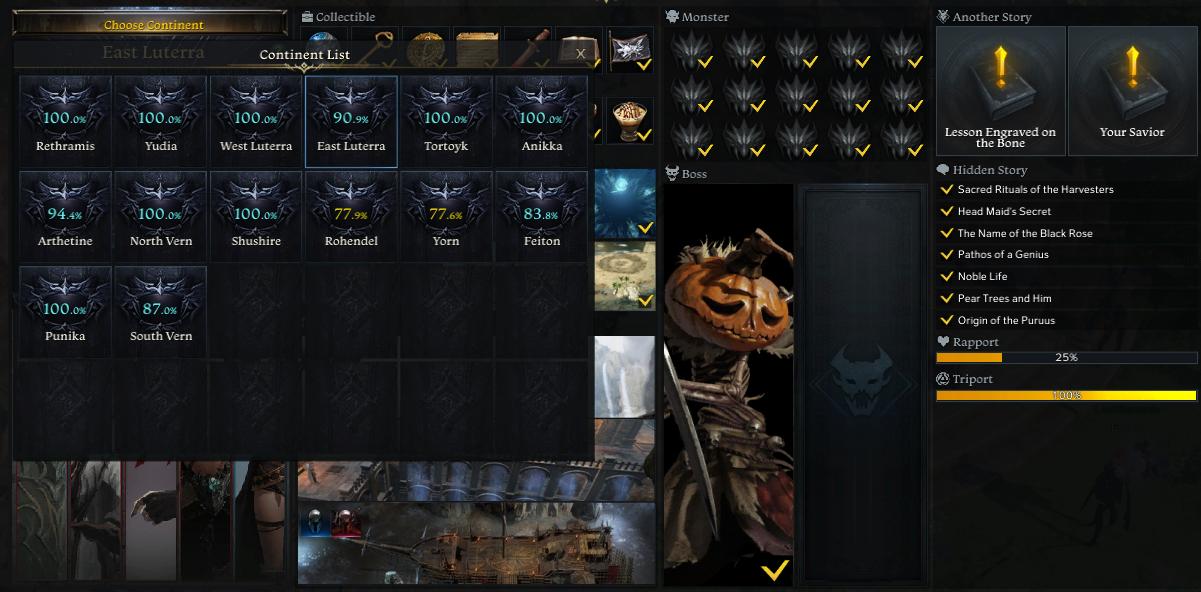The width and height of the screenshot is (1201, 592).
Task: View the pumpkin scarecrow boss card
Action: [x=728, y=384]
